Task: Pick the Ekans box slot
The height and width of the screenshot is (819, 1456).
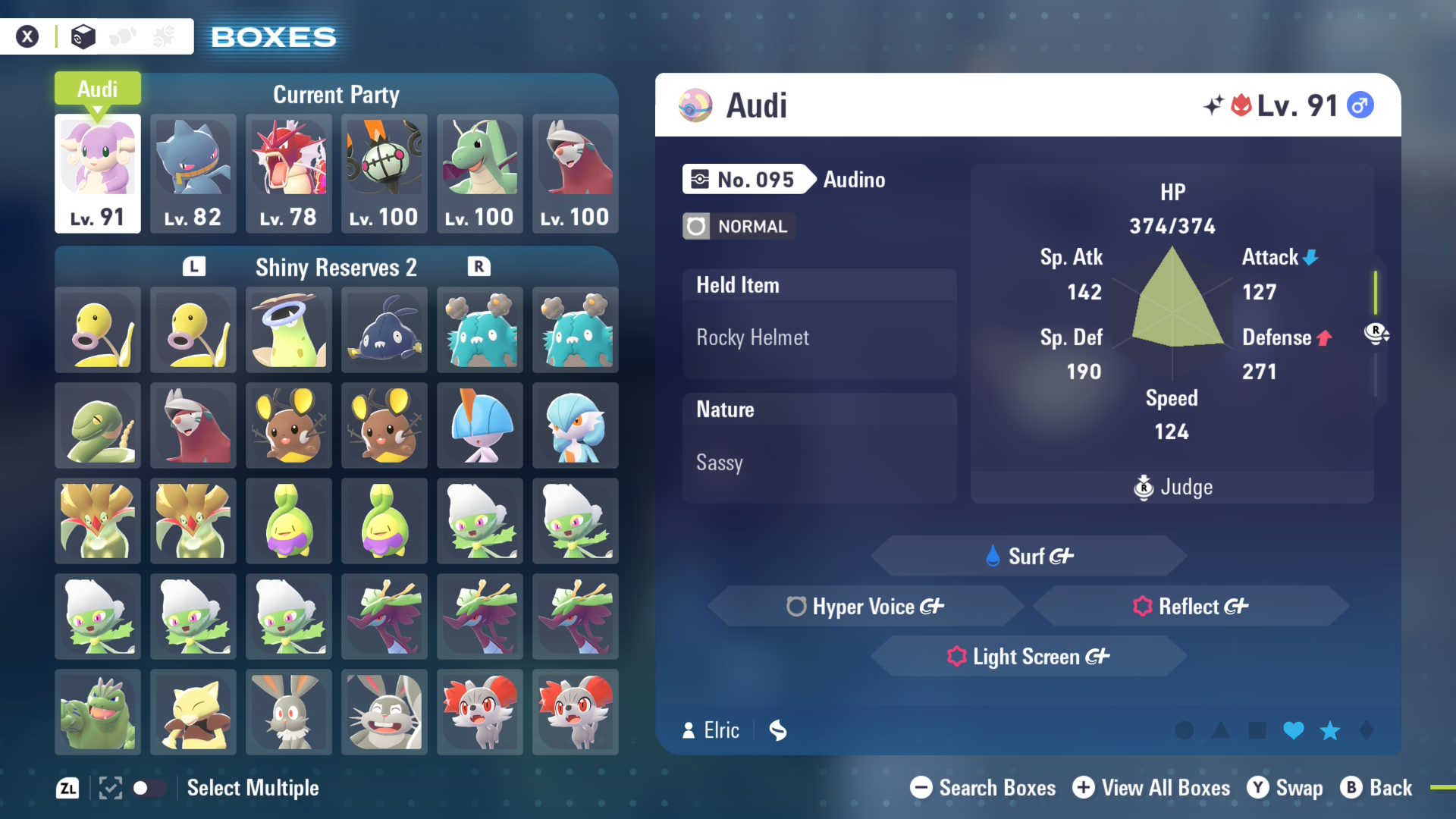Action: click(x=98, y=425)
